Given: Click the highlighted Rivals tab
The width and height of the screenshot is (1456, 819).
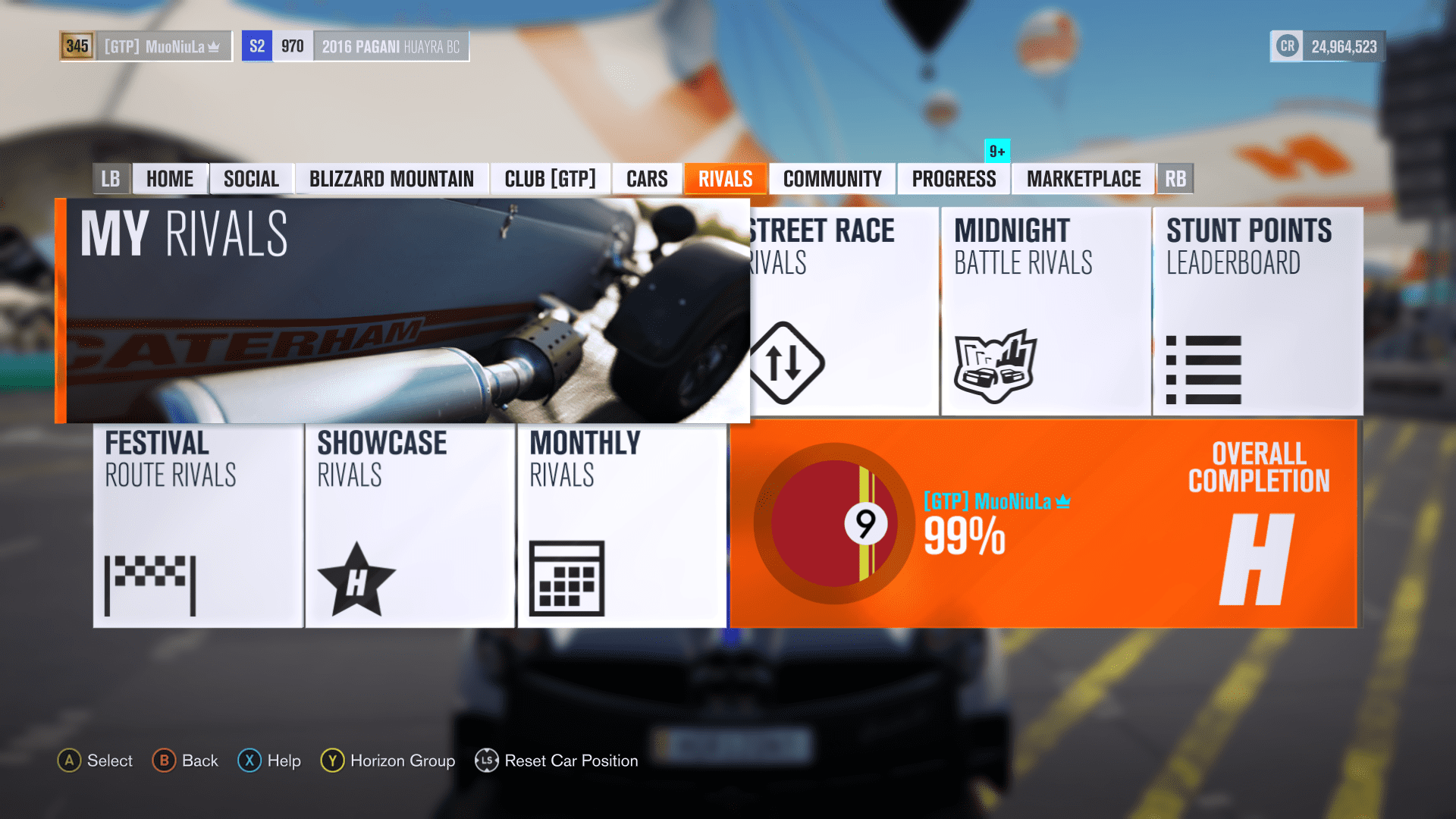Looking at the screenshot, I should (x=725, y=179).
